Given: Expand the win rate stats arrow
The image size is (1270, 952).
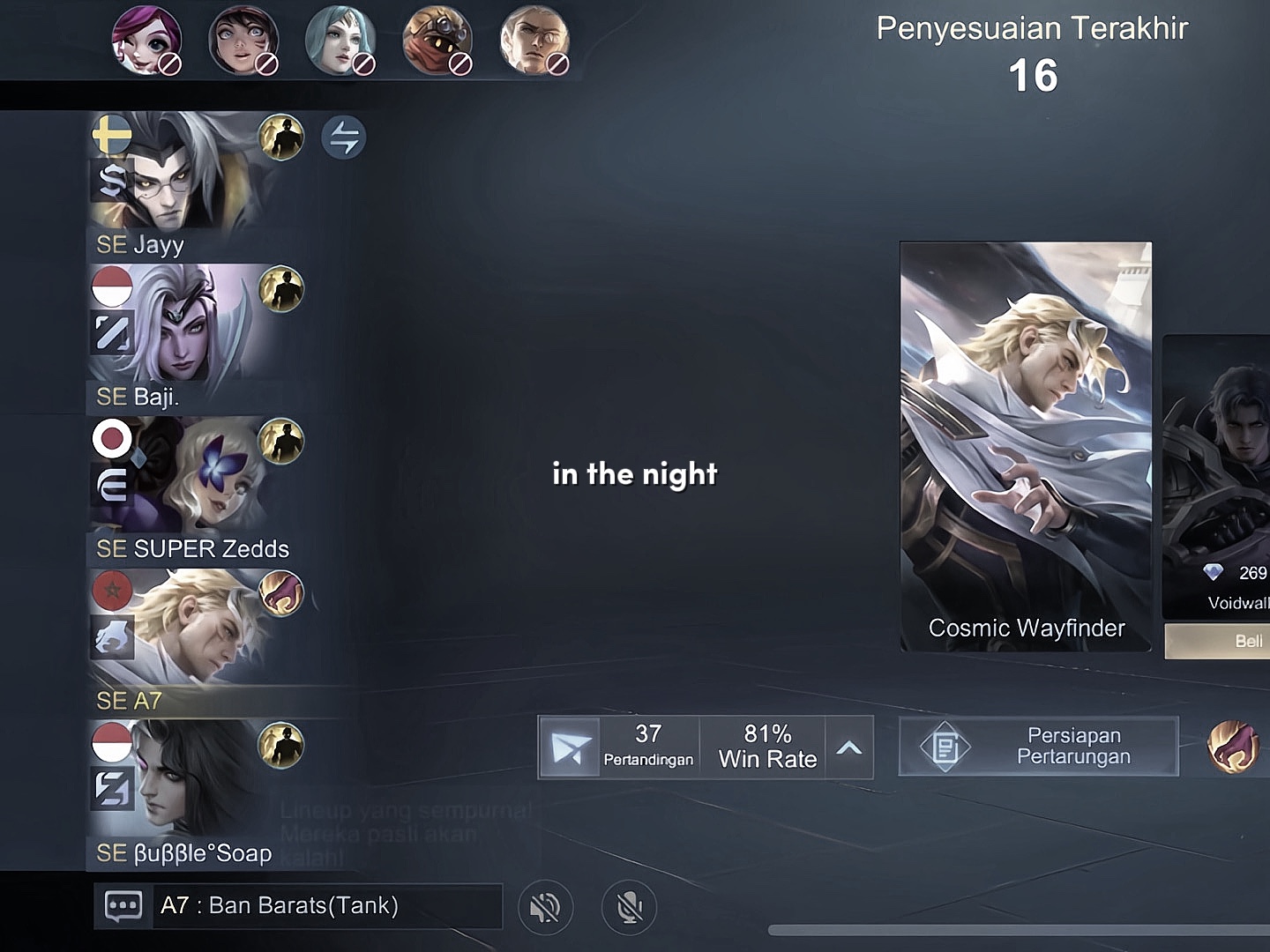Looking at the screenshot, I should (848, 747).
